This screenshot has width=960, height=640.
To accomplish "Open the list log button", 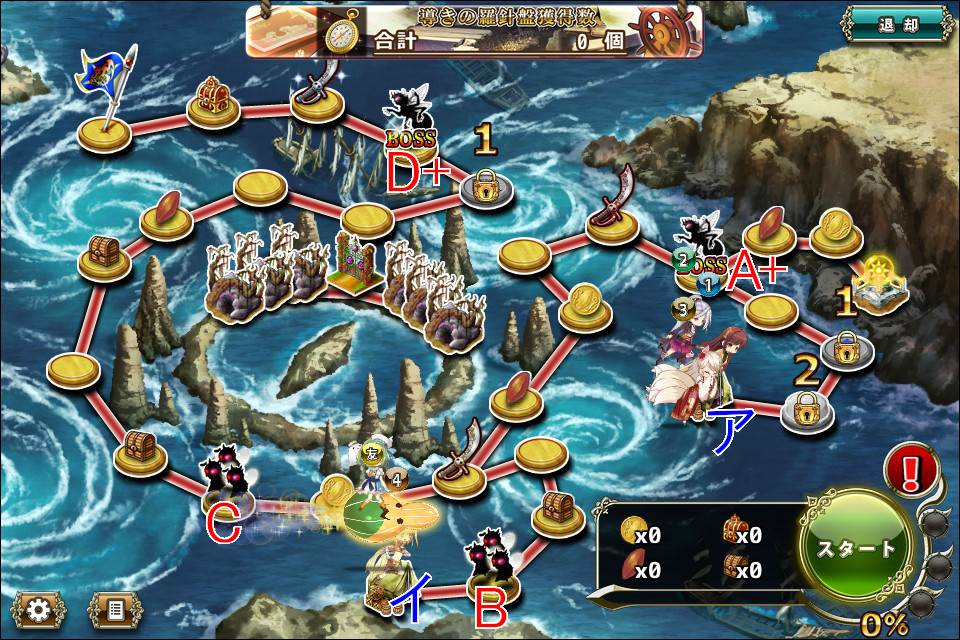I will [x=114, y=607].
